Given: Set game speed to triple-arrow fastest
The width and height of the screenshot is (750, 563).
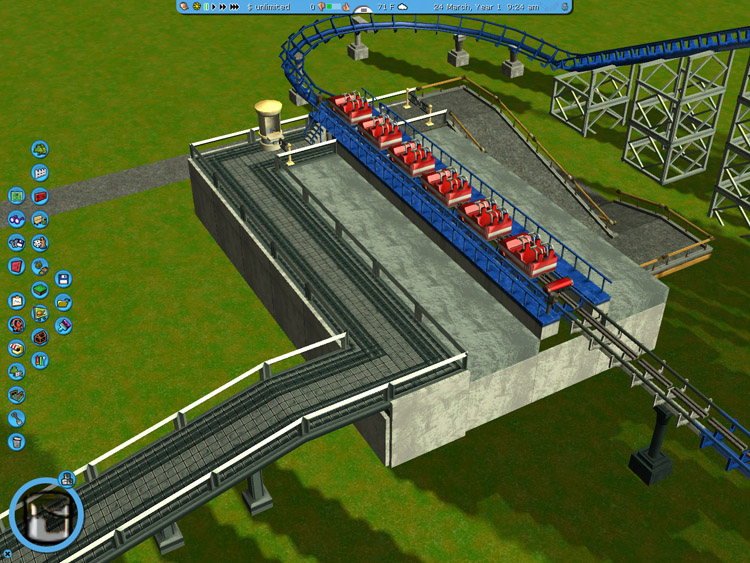Looking at the screenshot, I should tap(235, 7).
